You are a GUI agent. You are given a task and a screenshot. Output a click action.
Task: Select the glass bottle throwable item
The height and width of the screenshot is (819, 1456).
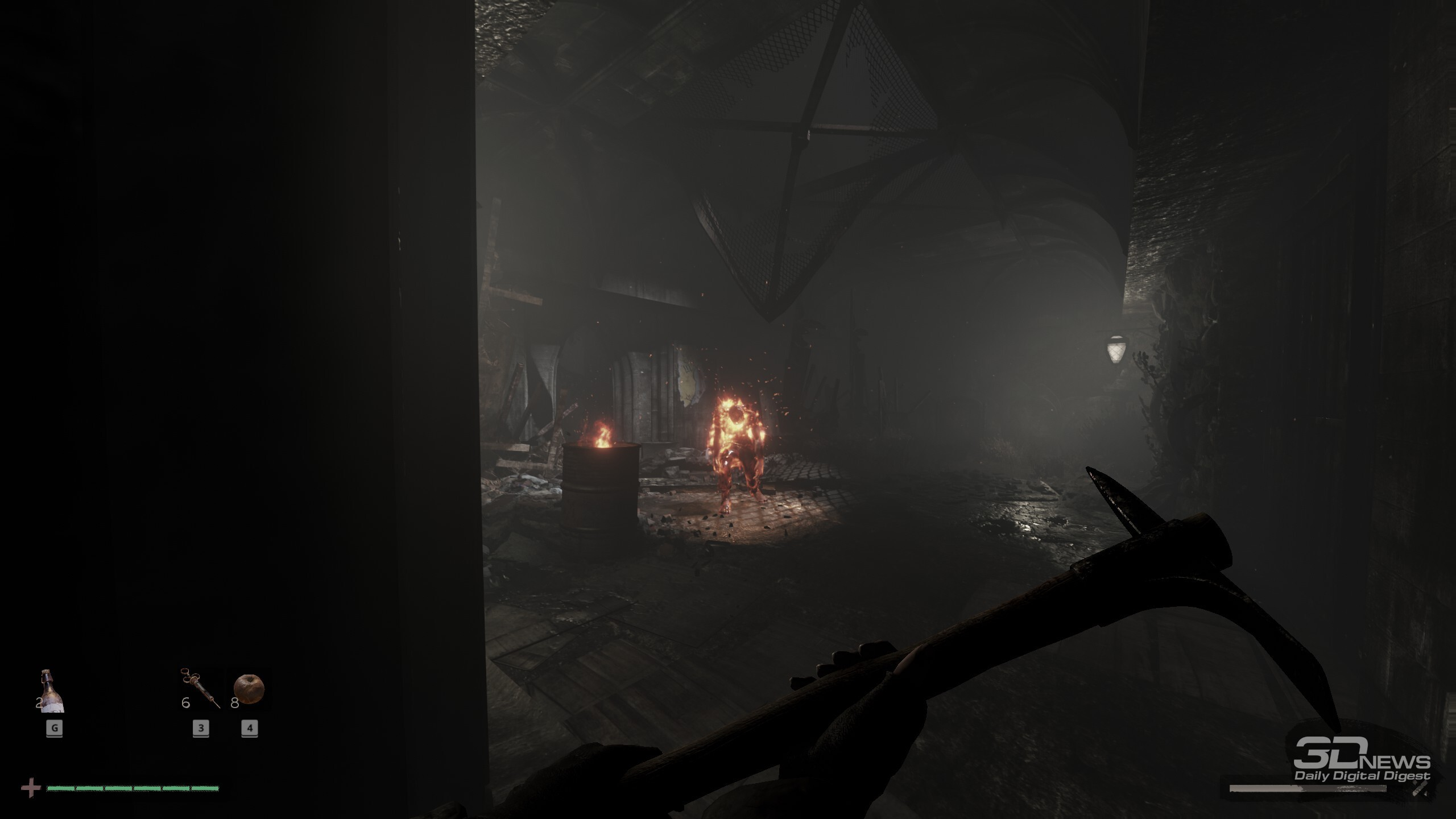(53, 691)
